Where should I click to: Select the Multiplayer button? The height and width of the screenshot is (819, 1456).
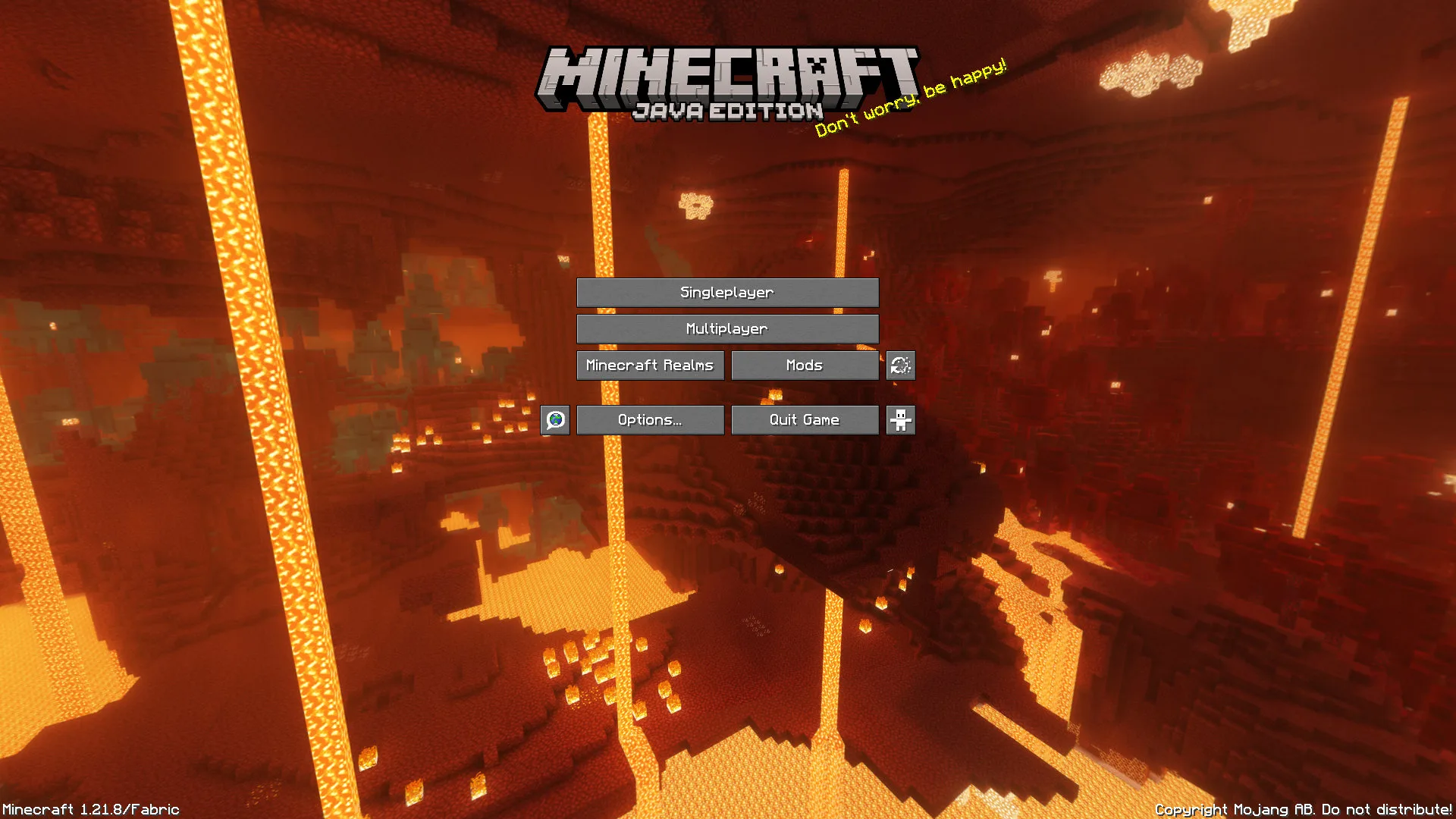pos(727,328)
